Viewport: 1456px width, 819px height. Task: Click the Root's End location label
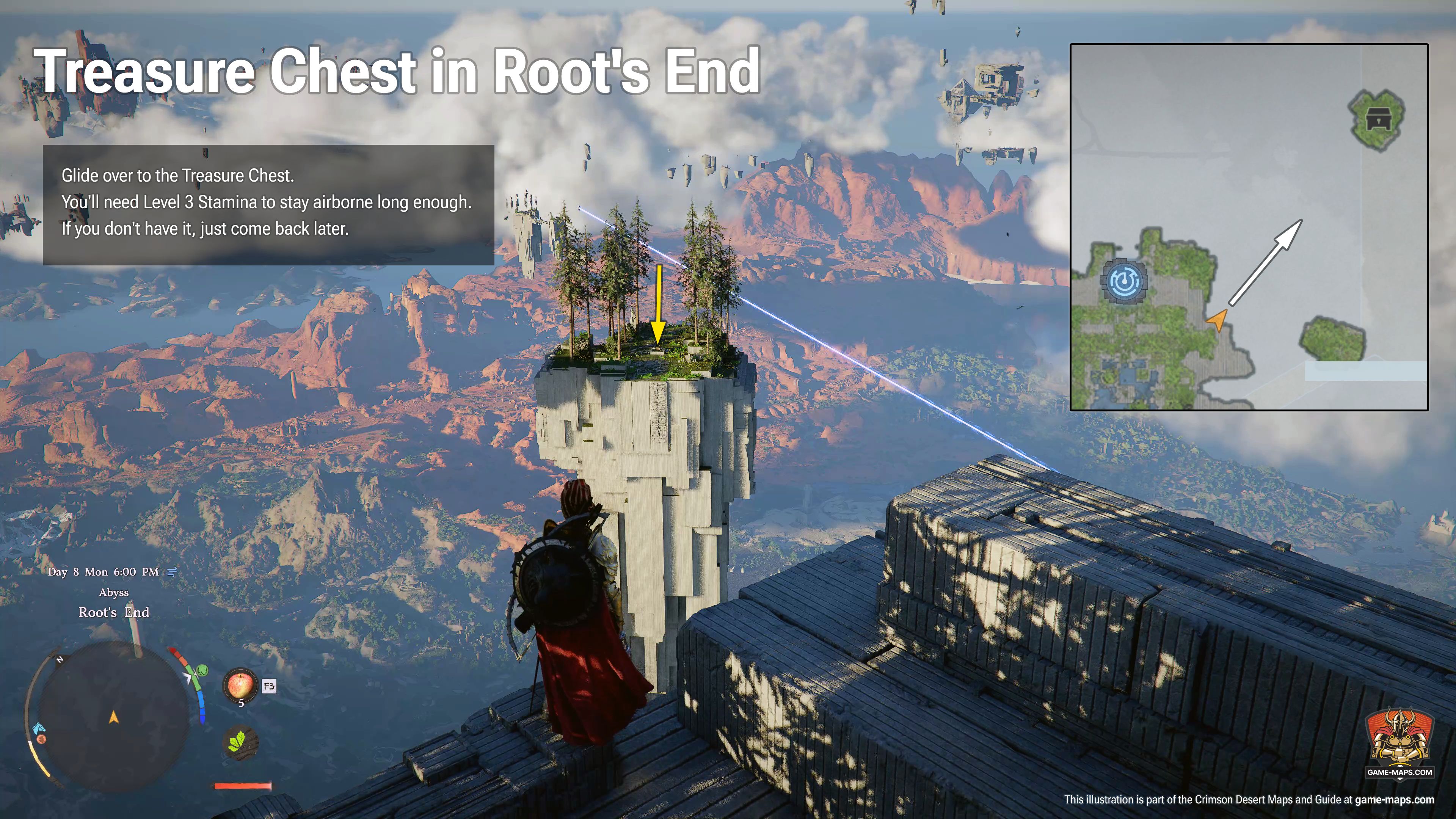tap(115, 613)
